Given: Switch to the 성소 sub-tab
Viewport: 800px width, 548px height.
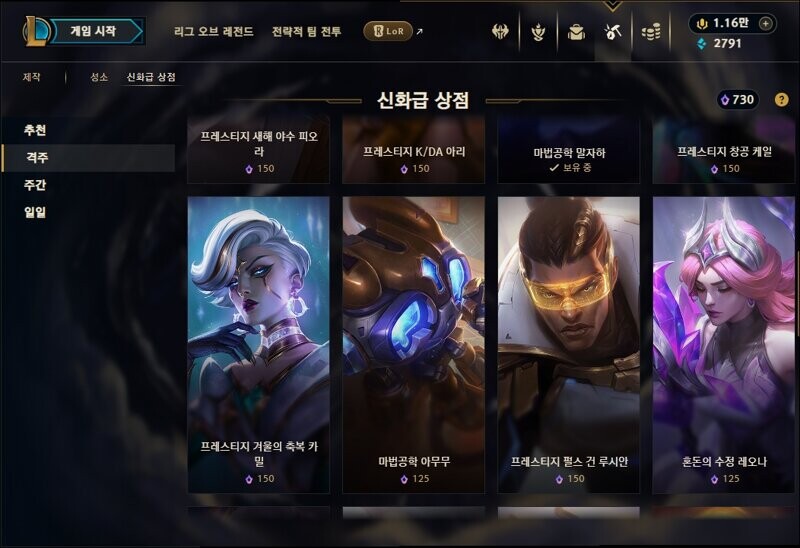Looking at the screenshot, I should coord(98,77).
